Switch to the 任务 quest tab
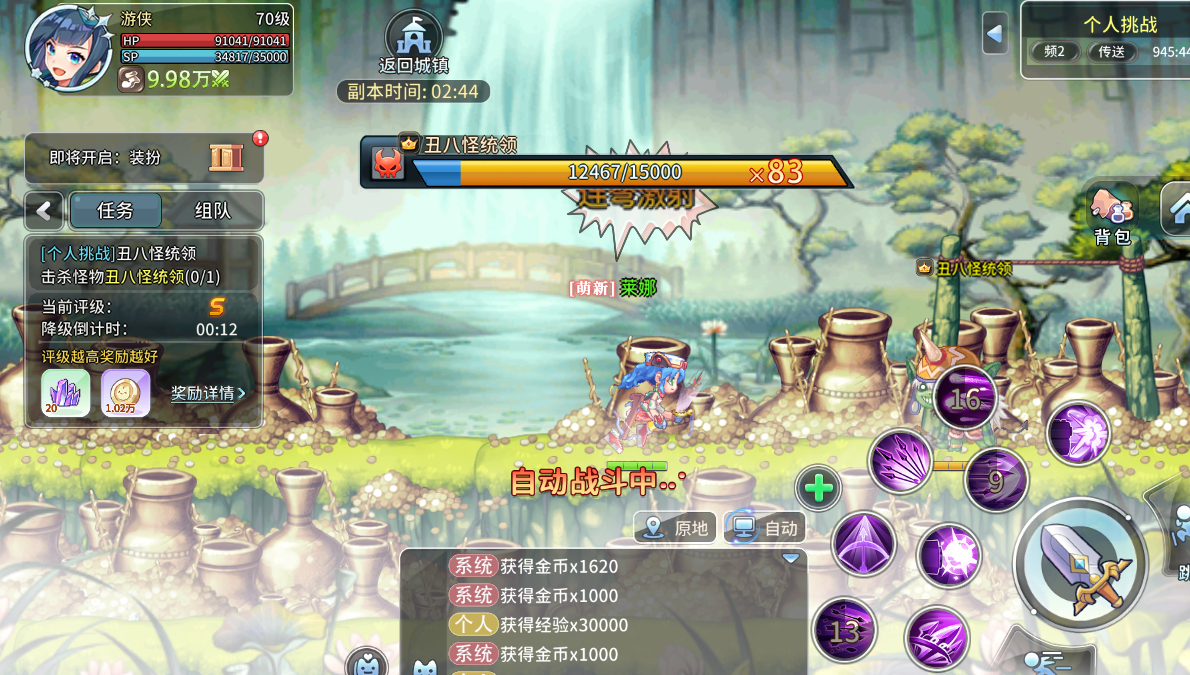Image resolution: width=1190 pixels, height=675 pixels. coord(115,211)
